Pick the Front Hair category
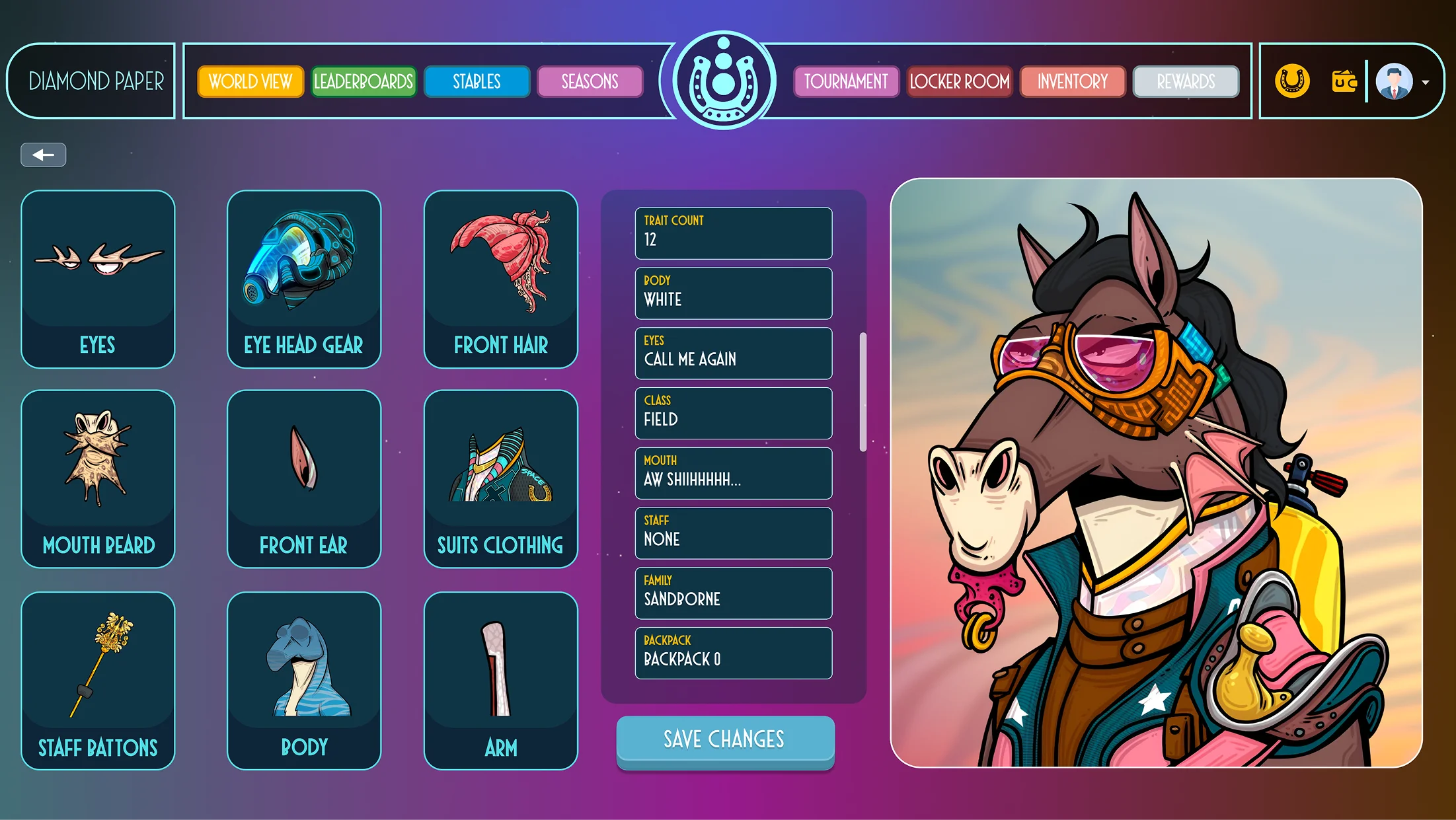This screenshot has width=1456, height=820. coord(500,279)
